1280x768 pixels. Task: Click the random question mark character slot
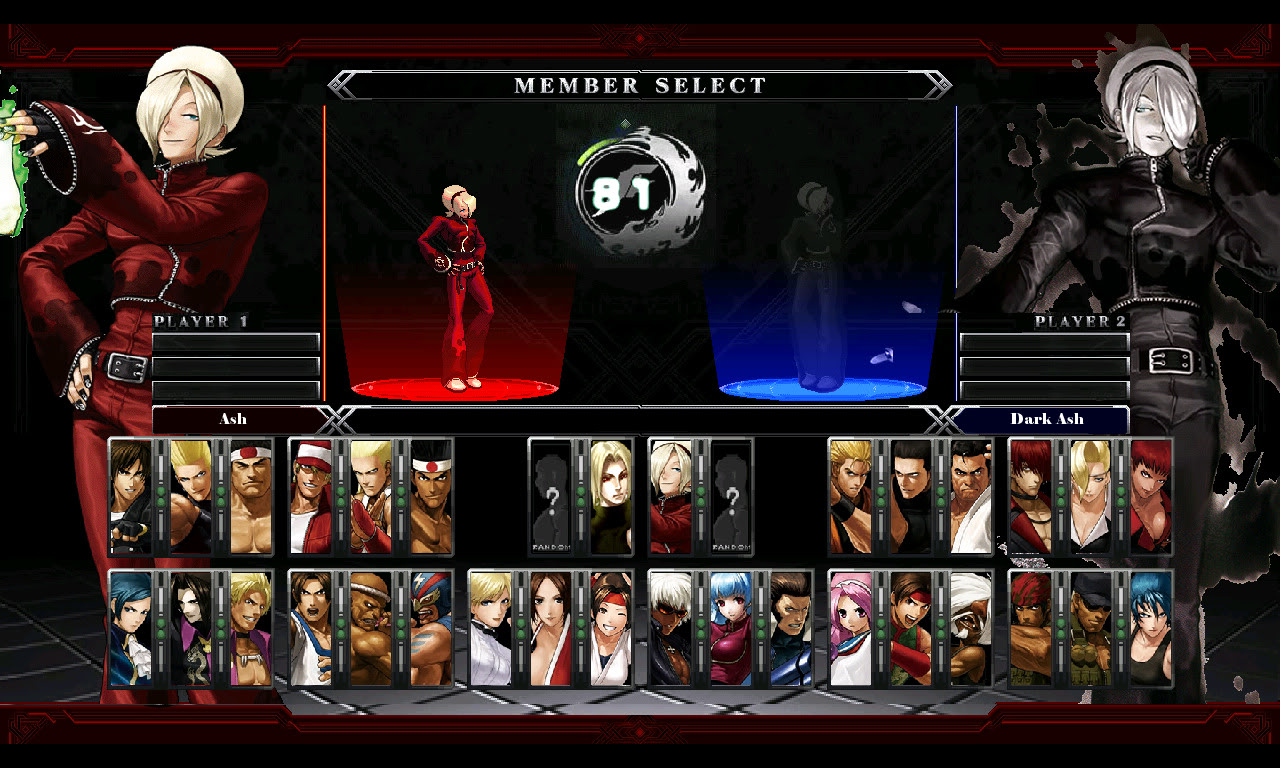point(551,499)
